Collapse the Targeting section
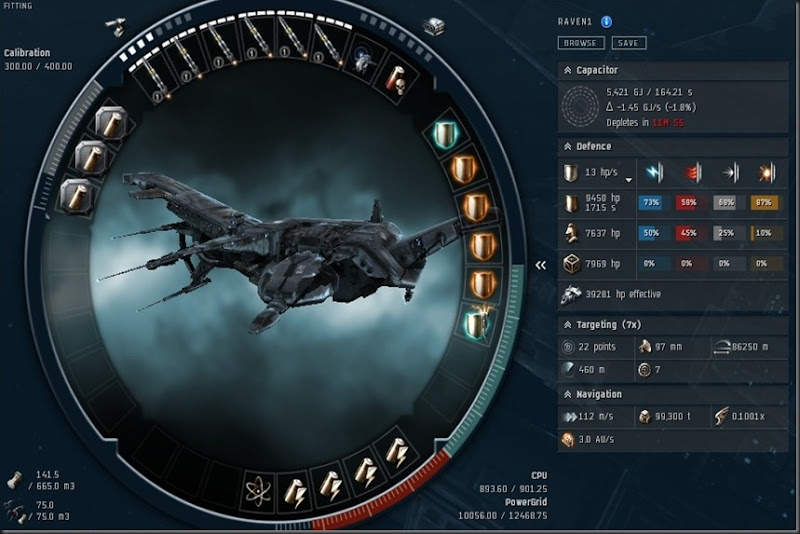Viewport: 800px width, 534px height. coord(567,325)
